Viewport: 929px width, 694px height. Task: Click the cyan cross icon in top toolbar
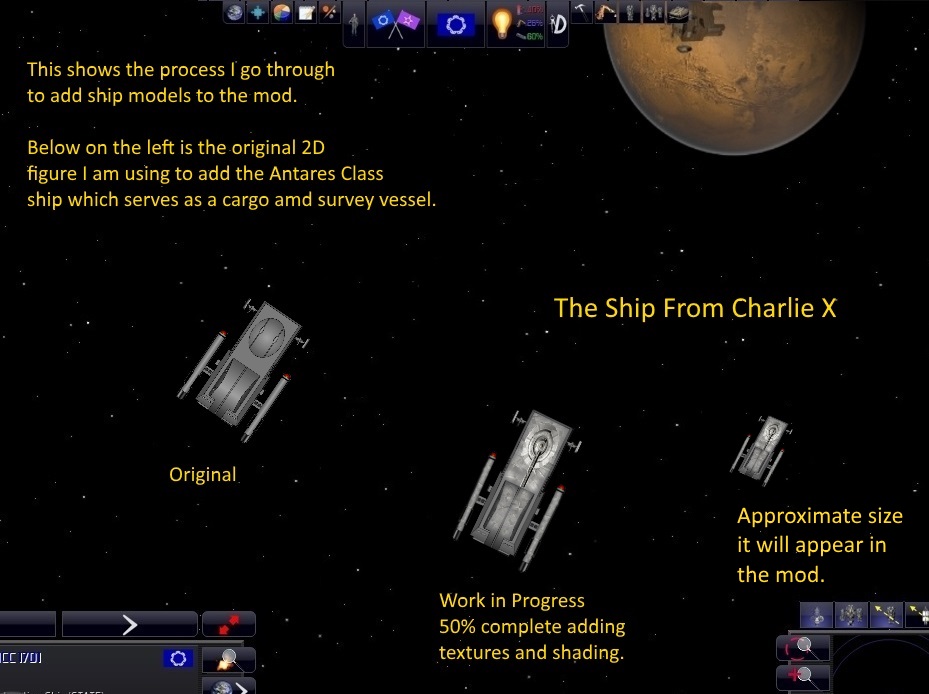point(258,13)
